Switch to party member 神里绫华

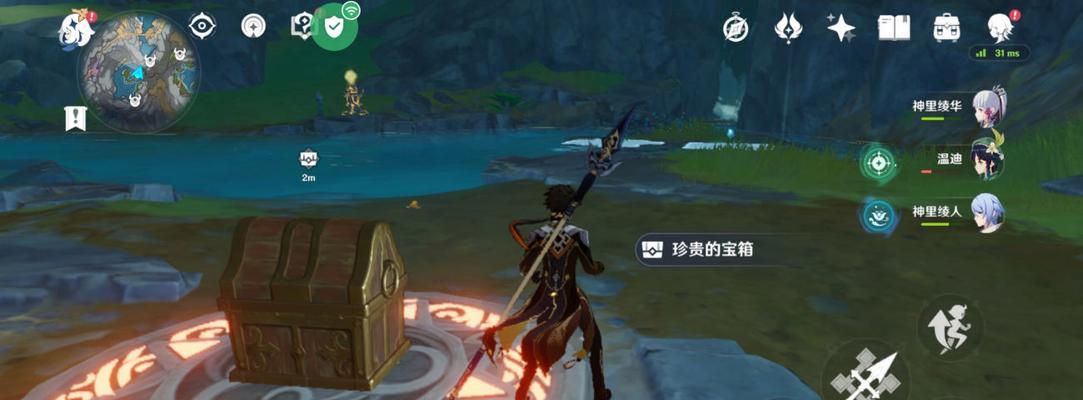987,105
